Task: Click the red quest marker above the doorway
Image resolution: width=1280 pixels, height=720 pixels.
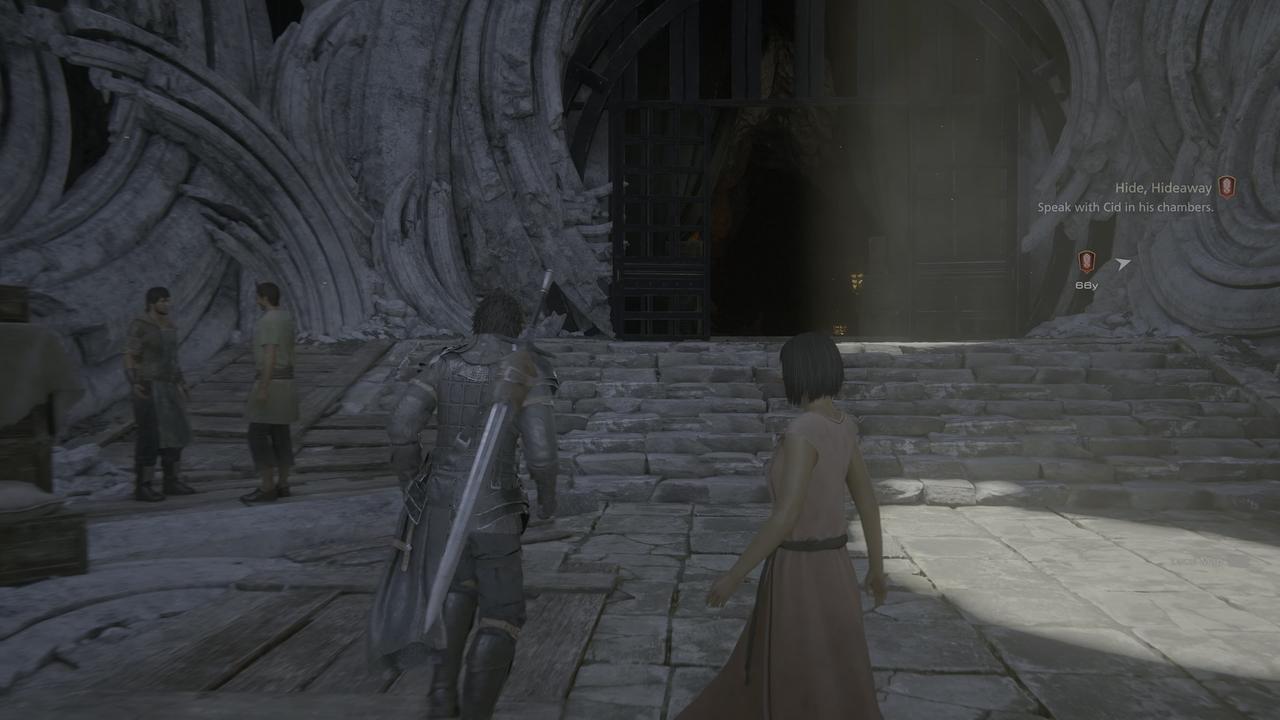Action: [1087, 261]
